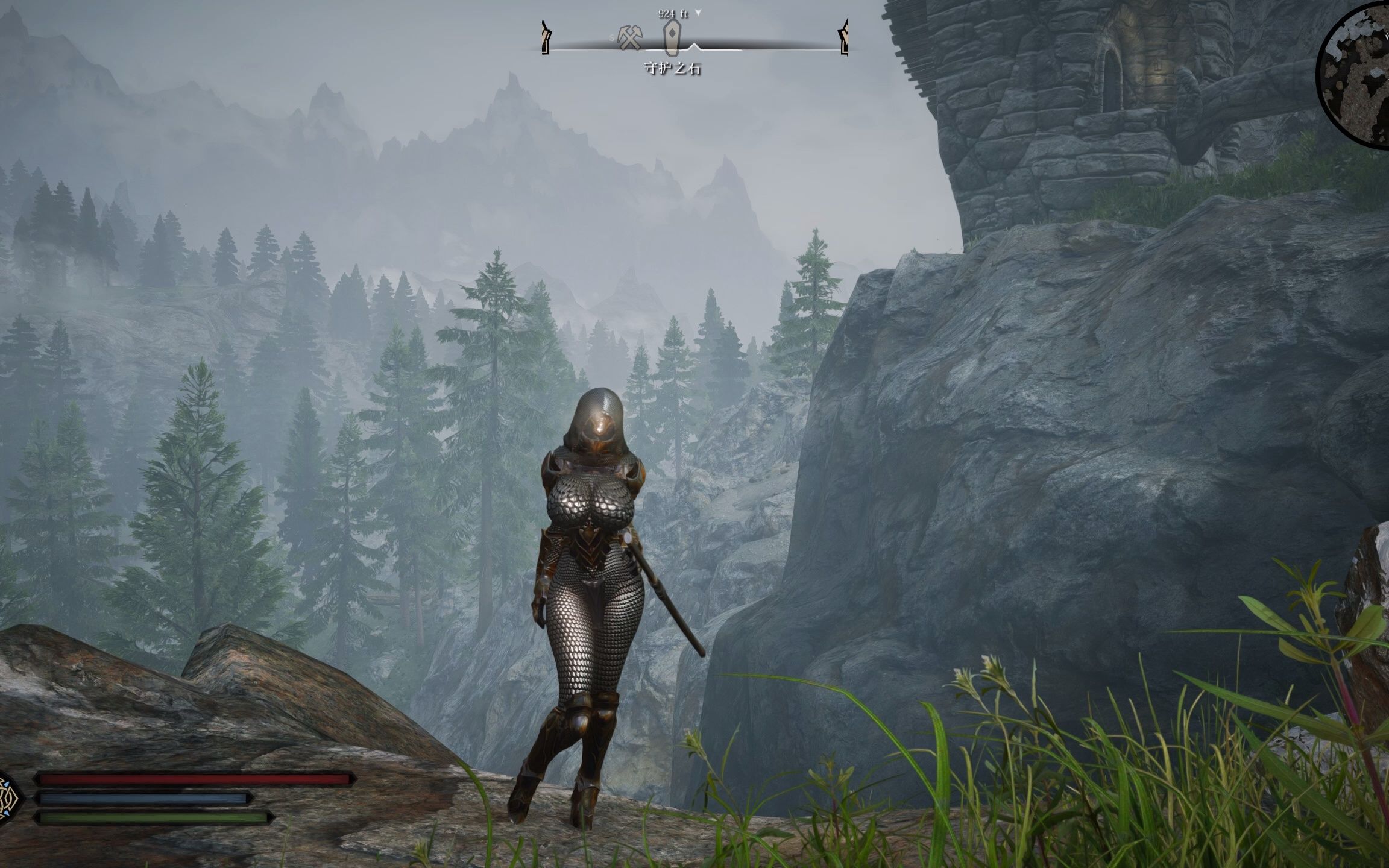Toggle the compass bar visibility
Screen dimensions: 1389x868
[x=693, y=48]
